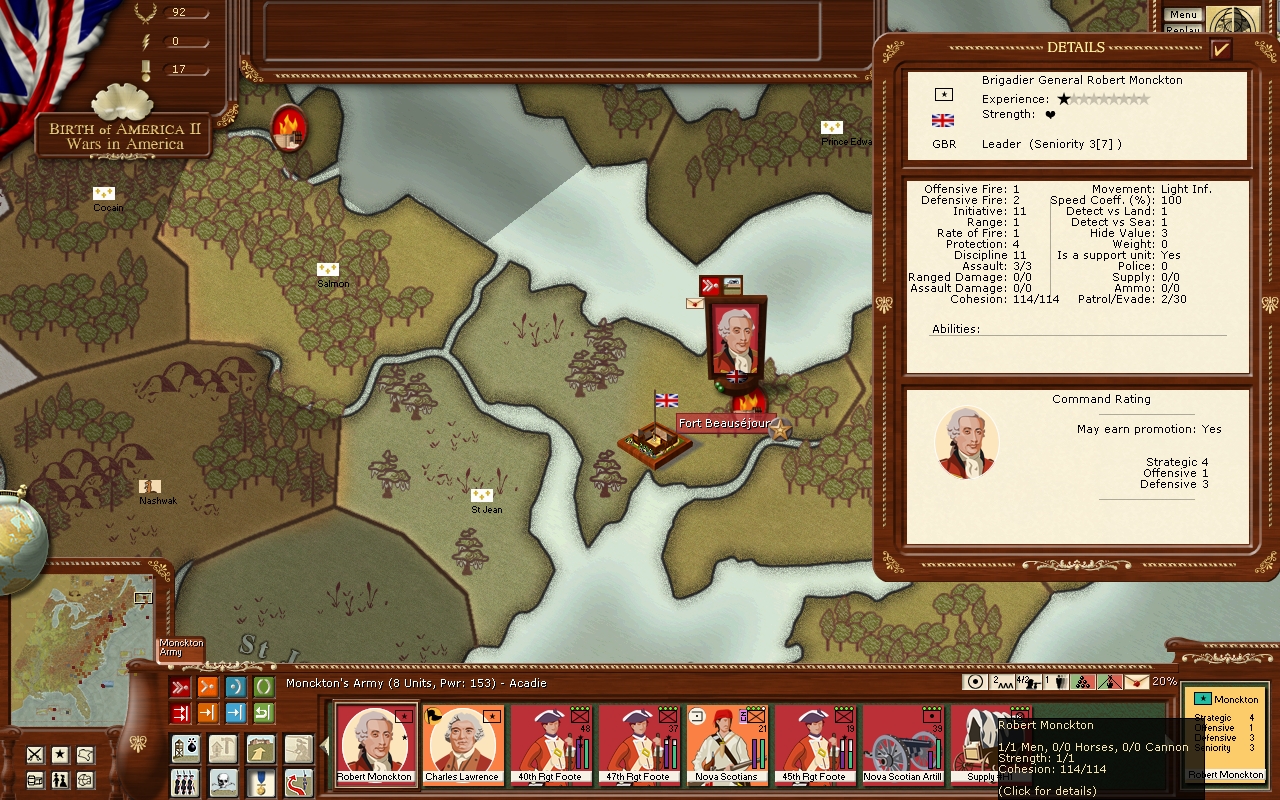Choose the orange offensive posture button
Viewport: 1280px width, 800px height.
point(207,687)
